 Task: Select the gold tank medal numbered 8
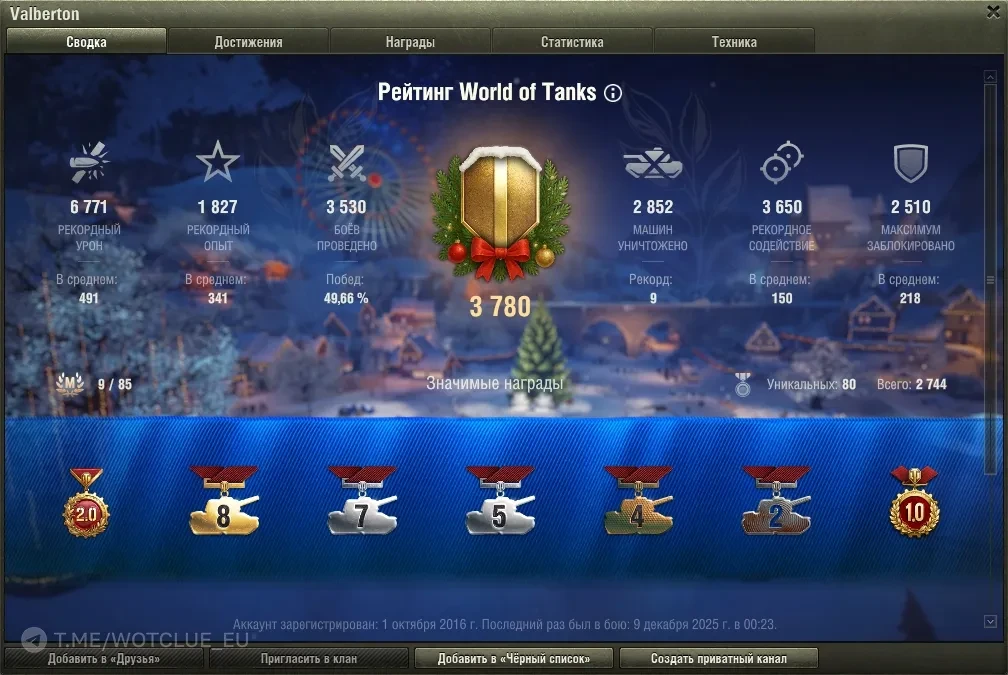(224, 503)
